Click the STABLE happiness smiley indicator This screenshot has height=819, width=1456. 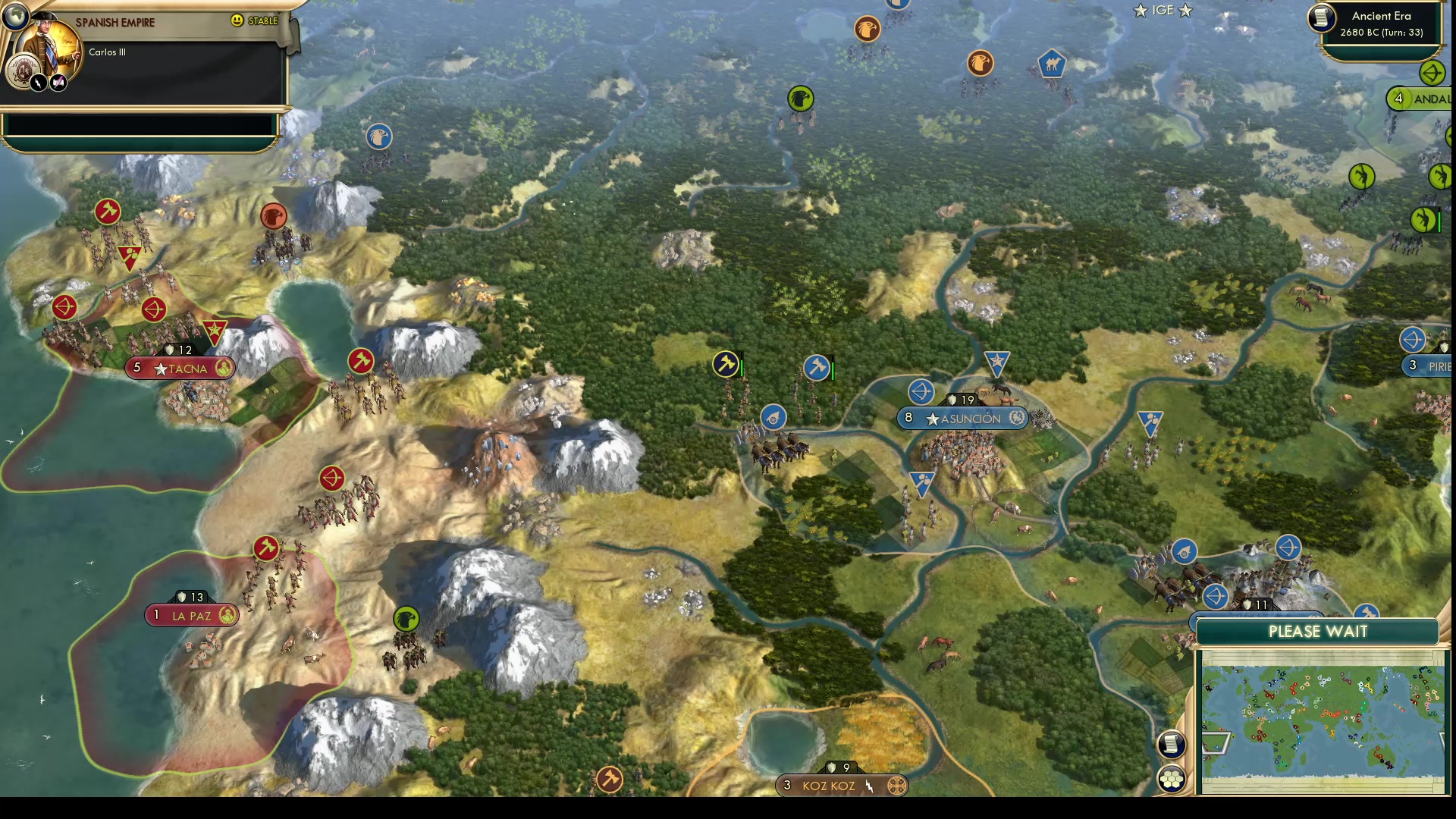click(x=237, y=20)
